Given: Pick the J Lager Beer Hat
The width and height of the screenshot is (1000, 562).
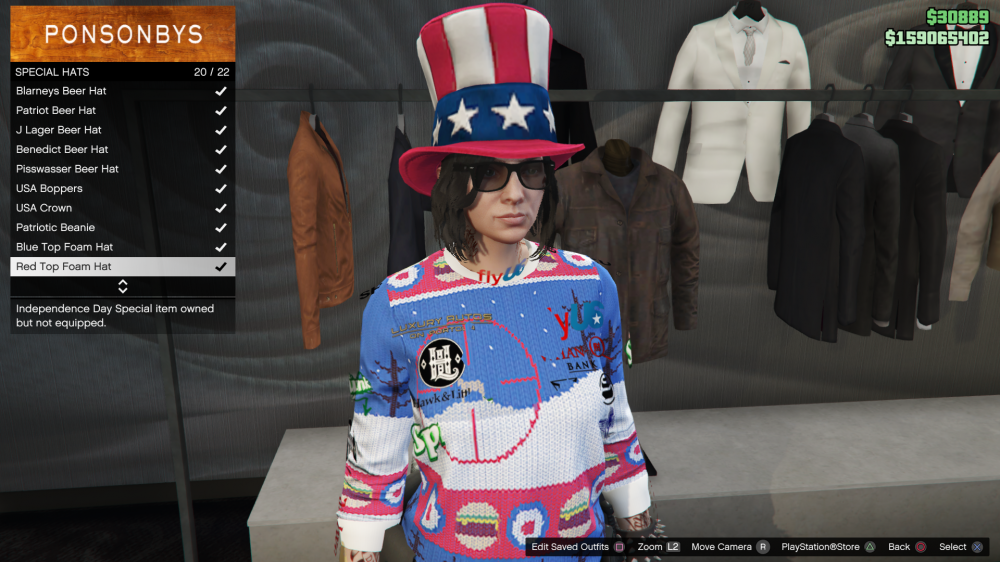Looking at the screenshot, I should [58, 130].
